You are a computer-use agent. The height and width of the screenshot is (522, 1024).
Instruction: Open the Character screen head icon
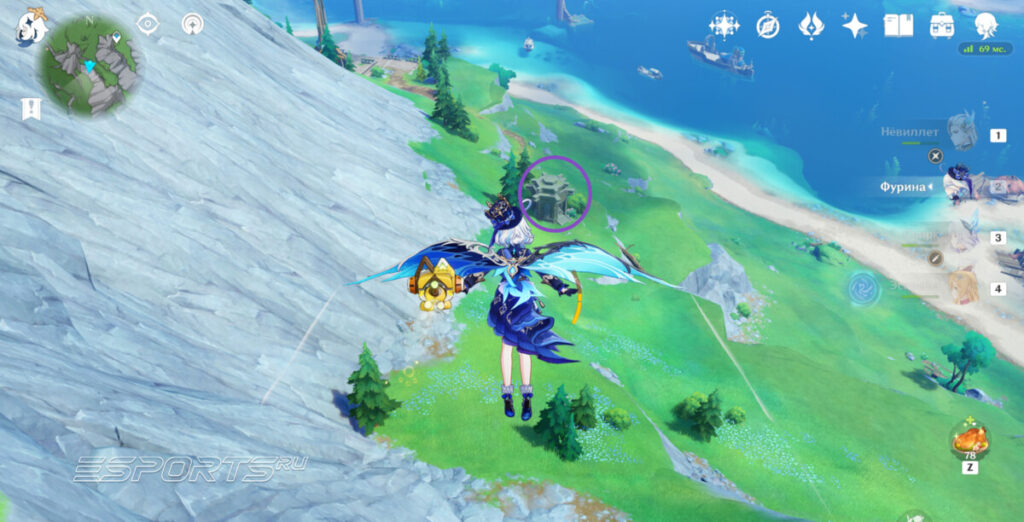pyautogui.click(x=987, y=26)
